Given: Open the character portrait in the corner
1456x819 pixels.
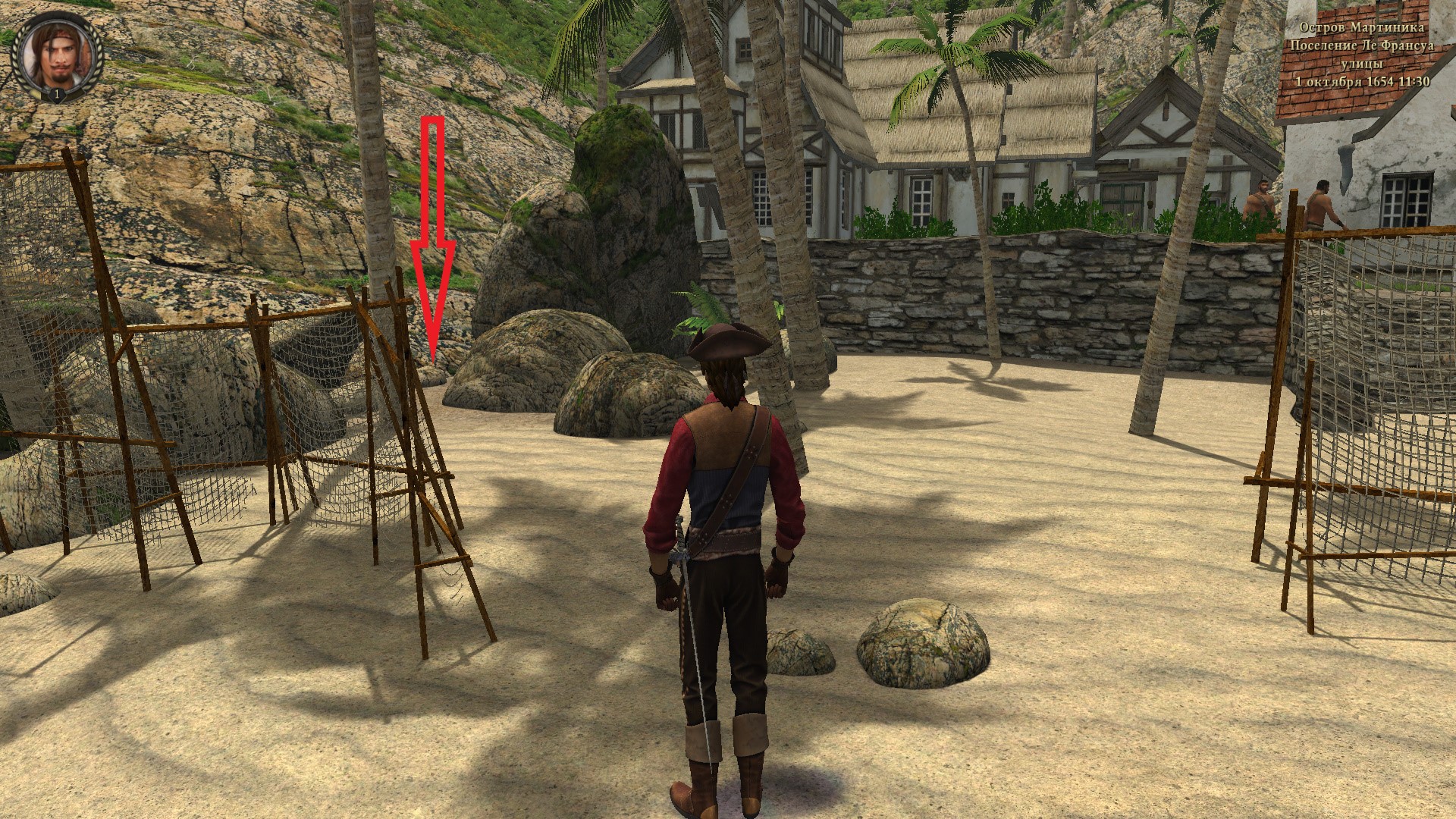Looking at the screenshot, I should coord(56,56).
